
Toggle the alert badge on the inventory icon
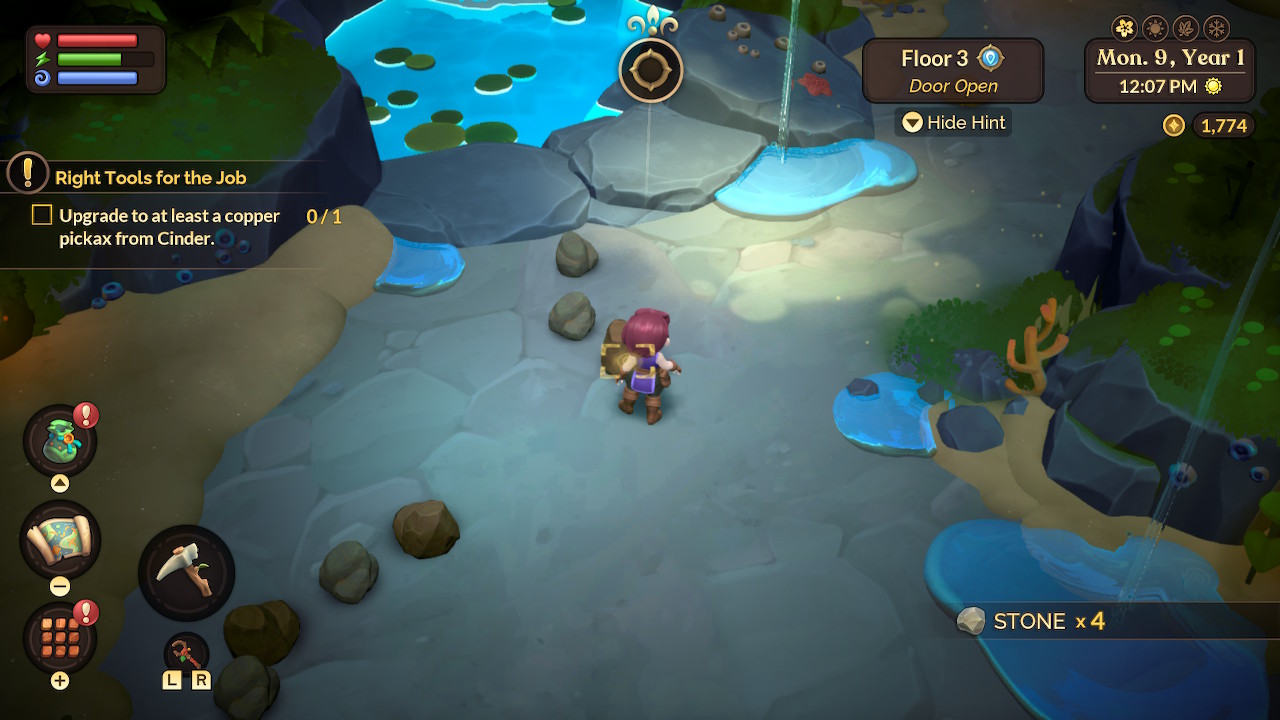coord(85,613)
